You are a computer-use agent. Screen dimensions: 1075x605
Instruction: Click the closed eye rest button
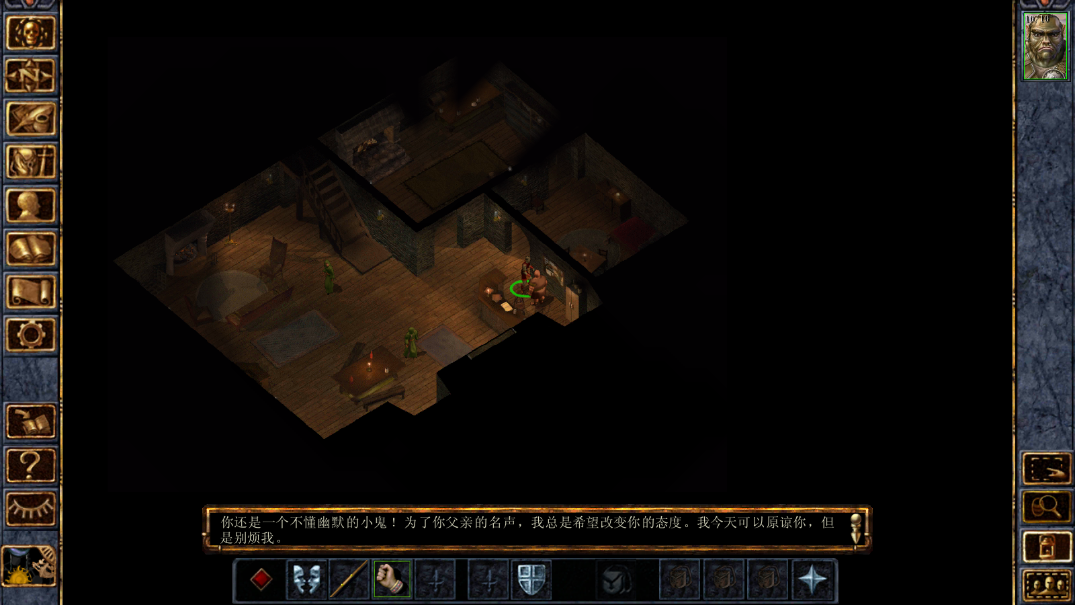(30, 508)
